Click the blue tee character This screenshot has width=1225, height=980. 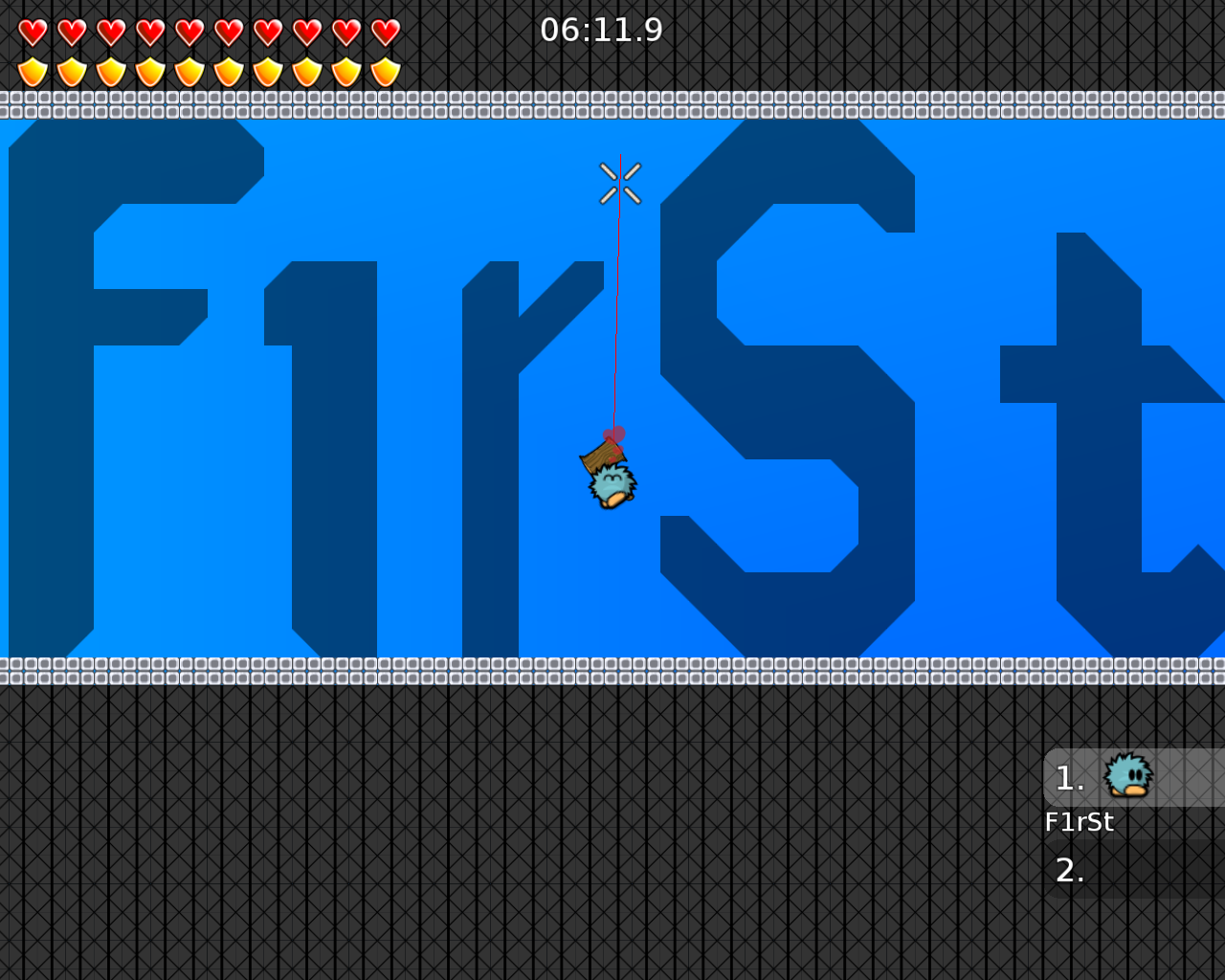click(610, 483)
